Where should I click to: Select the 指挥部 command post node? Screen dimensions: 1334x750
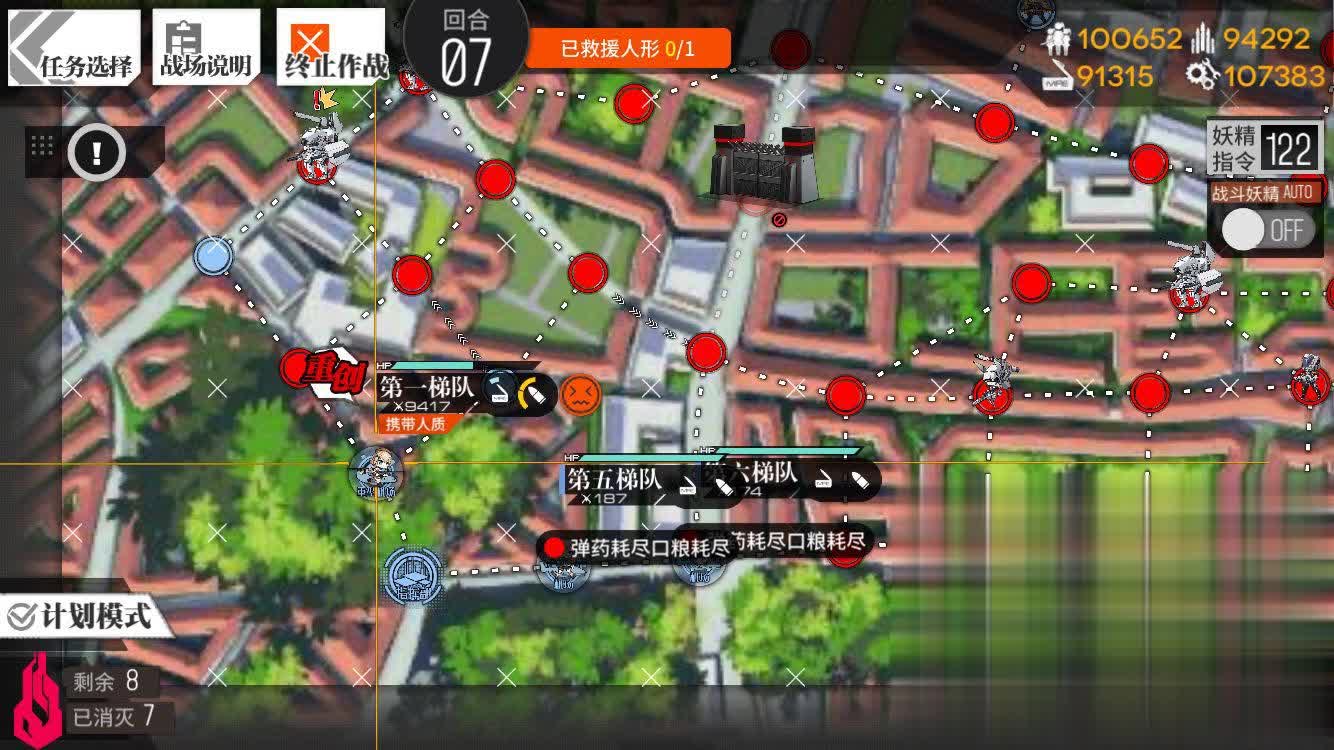410,575
